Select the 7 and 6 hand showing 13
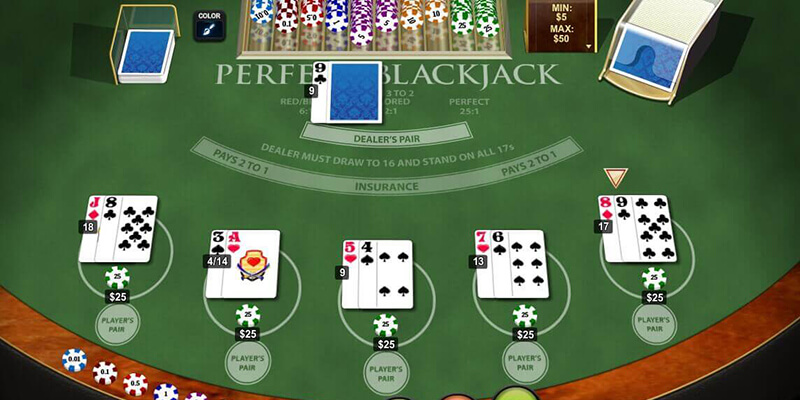This screenshot has height=400, width=800. 510,263
